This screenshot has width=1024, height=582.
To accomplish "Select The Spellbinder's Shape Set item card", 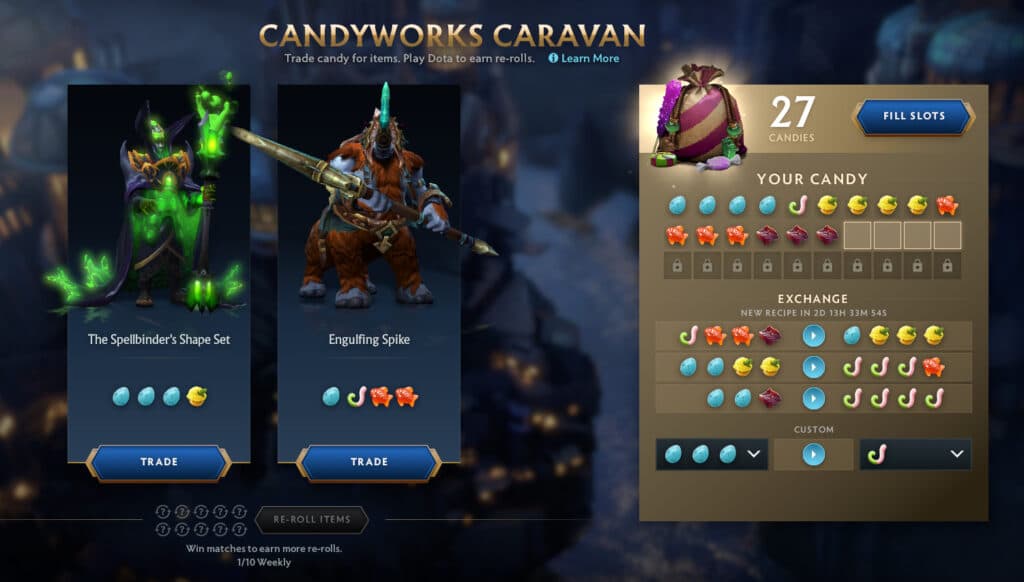I will (x=159, y=260).
